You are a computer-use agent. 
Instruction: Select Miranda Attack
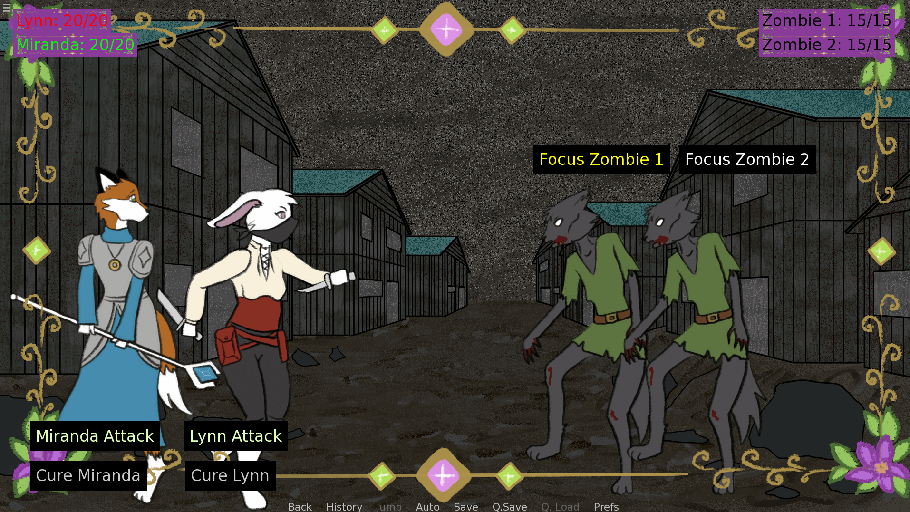point(95,436)
